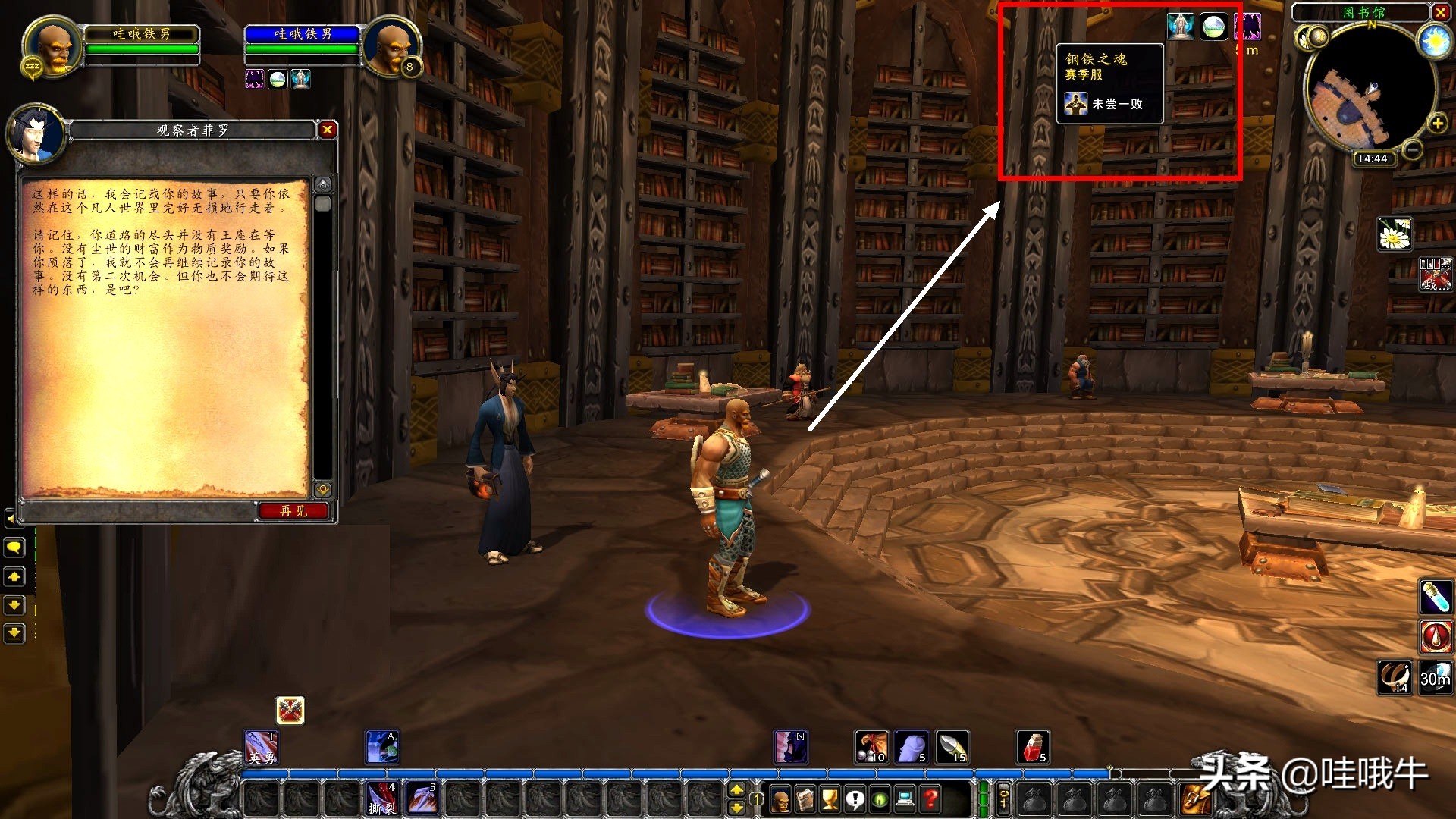Image resolution: width=1456 pixels, height=819 pixels.
Task: Open the achievements goblet micro button
Action: pos(830,799)
